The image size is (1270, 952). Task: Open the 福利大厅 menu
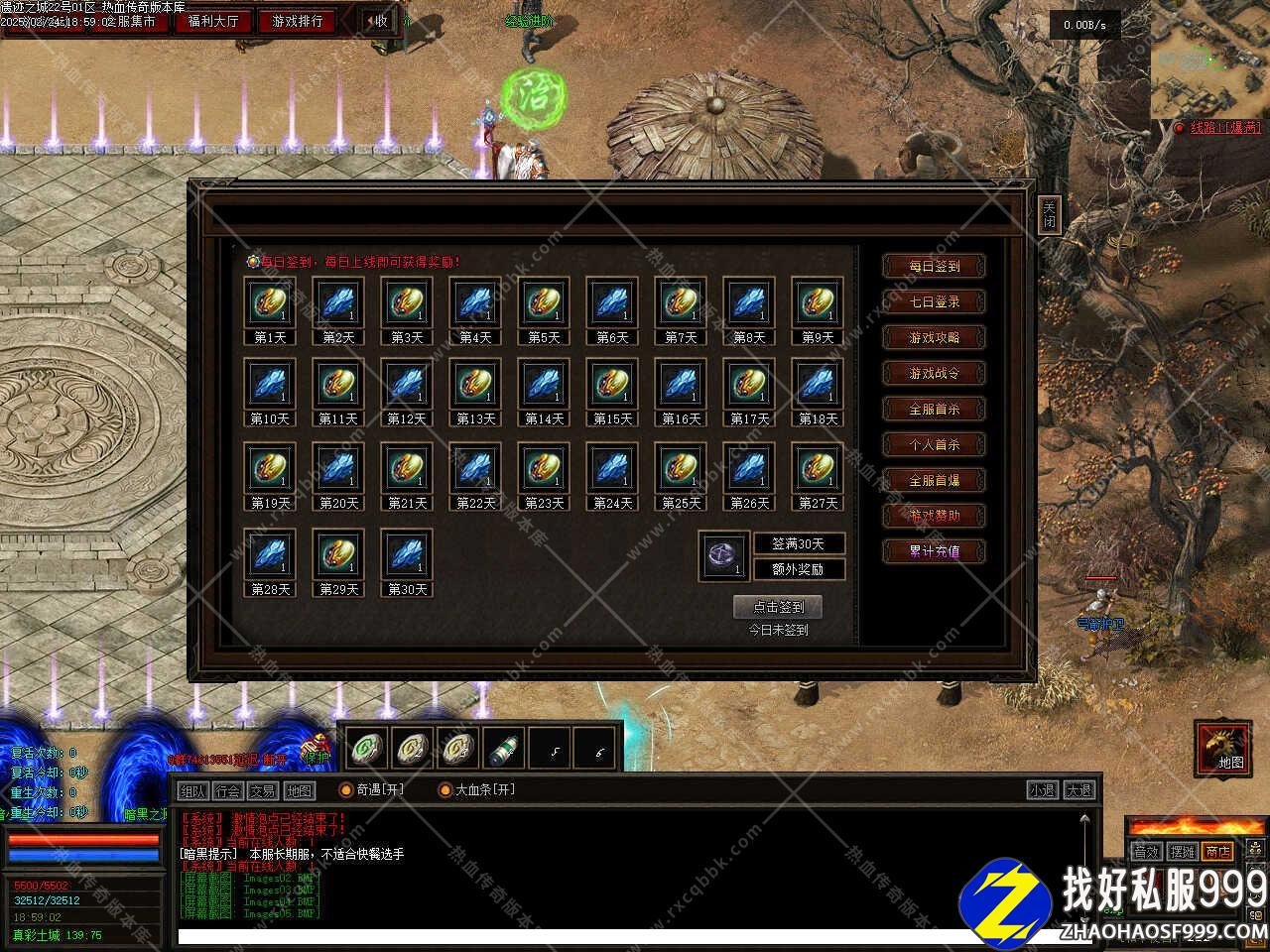[x=213, y=21]
